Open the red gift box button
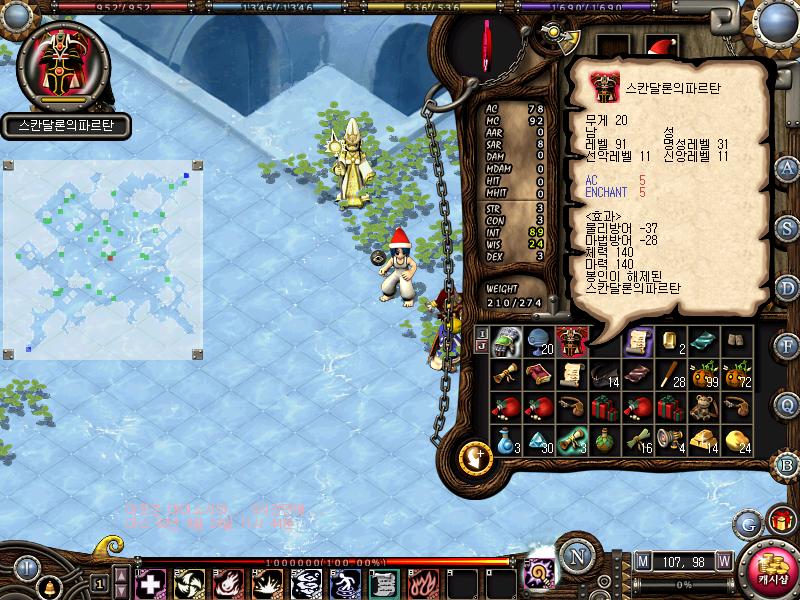Viewport: 800px width, 600px height. (x=779, y=520)
